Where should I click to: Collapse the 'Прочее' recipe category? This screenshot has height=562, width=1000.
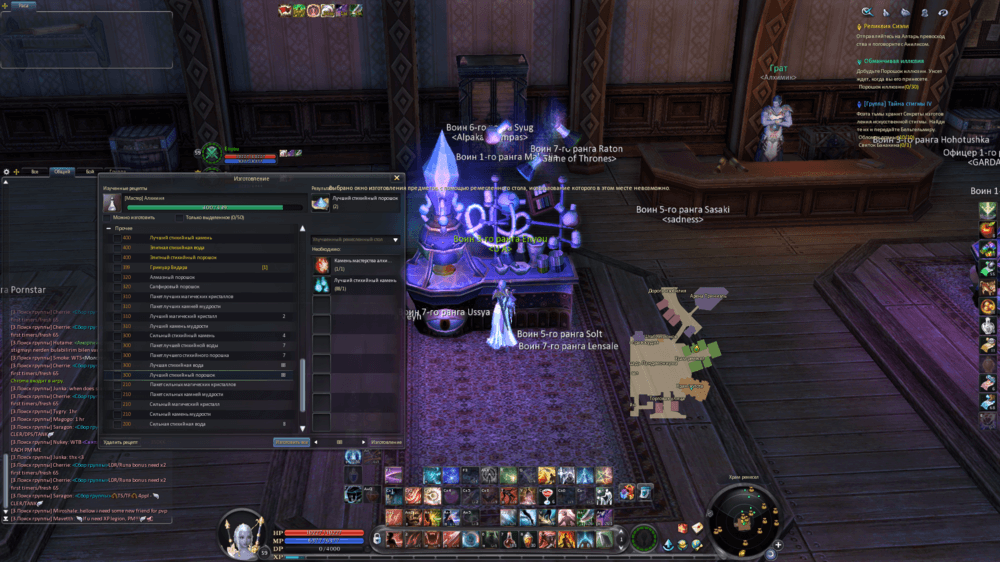(x=109, y=228)
